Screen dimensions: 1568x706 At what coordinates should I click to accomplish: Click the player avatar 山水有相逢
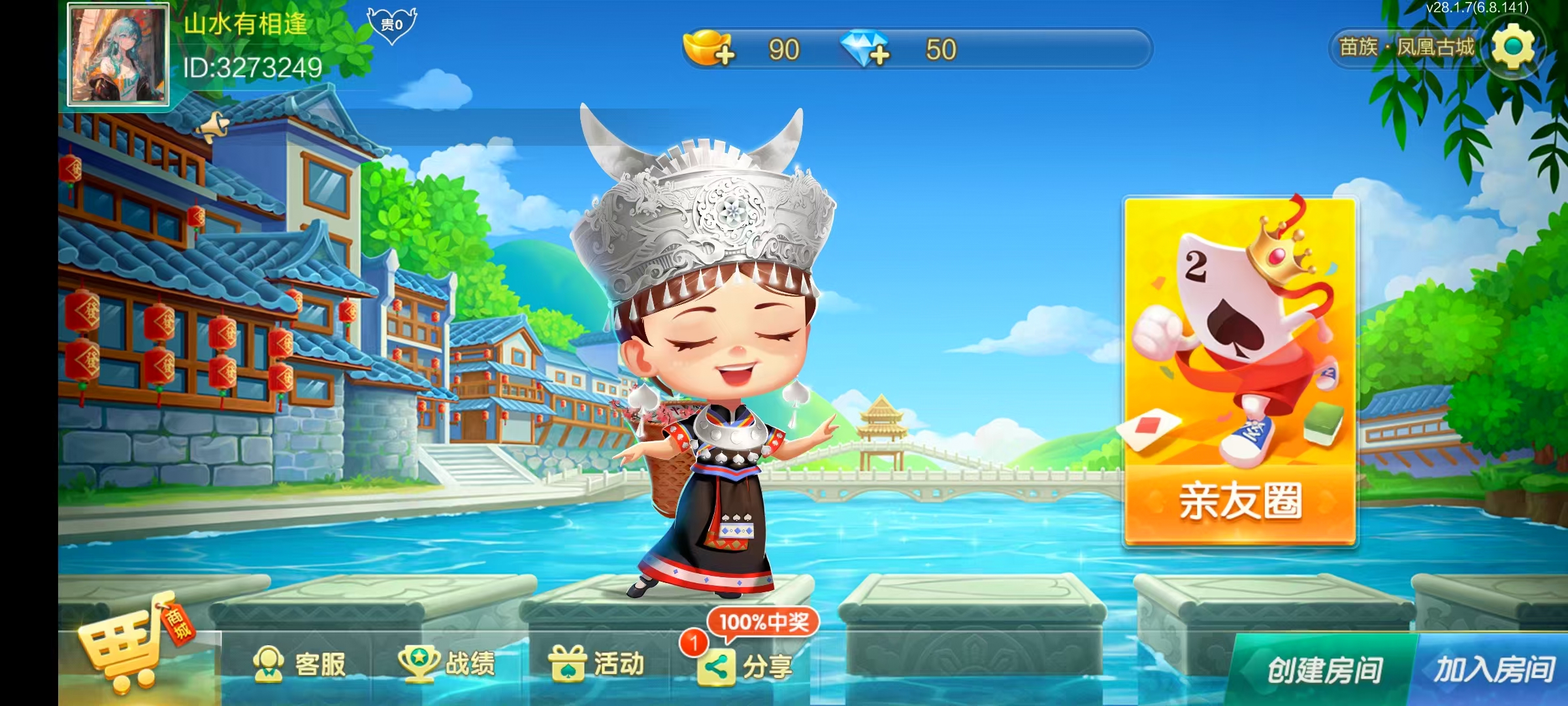click(x=118, y=56)
